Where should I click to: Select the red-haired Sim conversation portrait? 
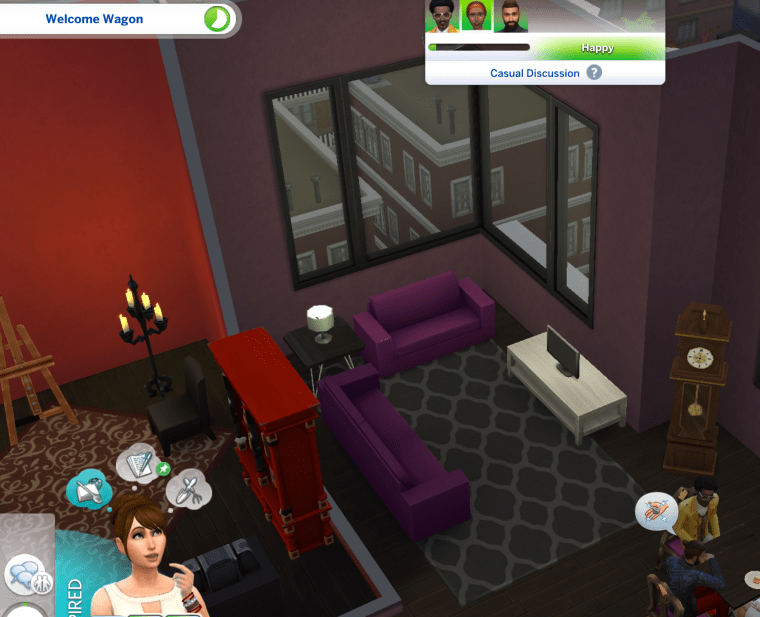click(x=475, y=17)
